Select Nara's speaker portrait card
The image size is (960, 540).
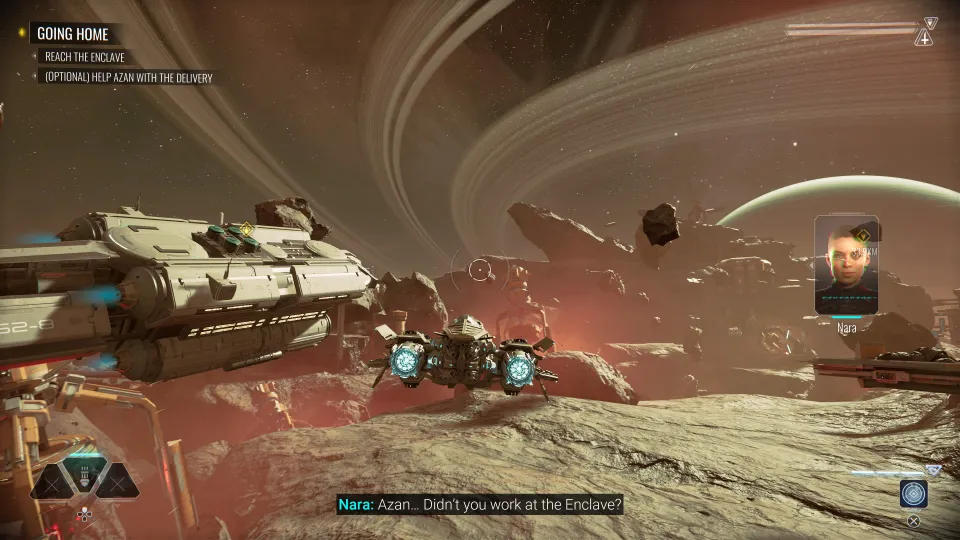point(846,265)
